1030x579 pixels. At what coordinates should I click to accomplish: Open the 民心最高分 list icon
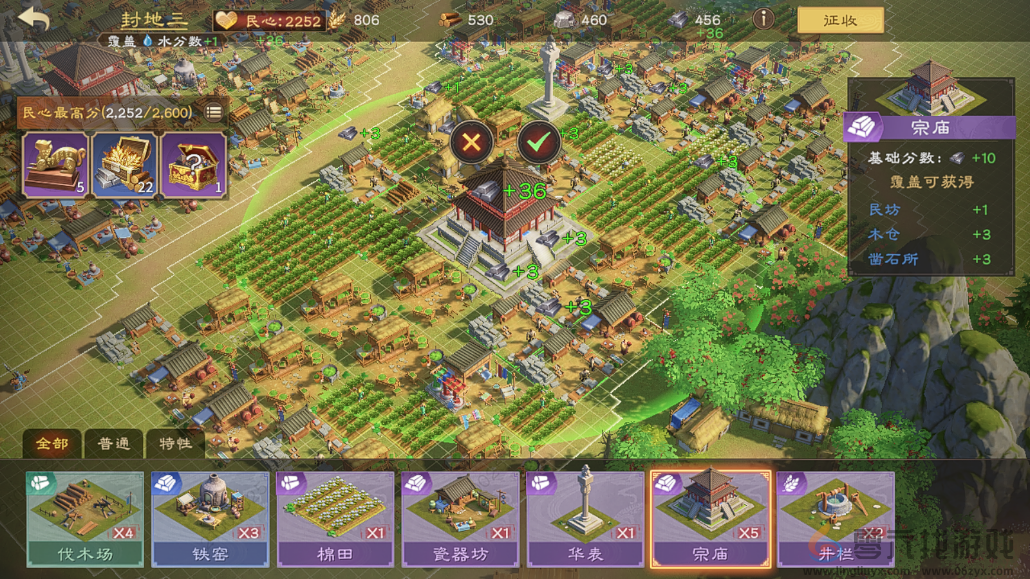tap(214, 112)
